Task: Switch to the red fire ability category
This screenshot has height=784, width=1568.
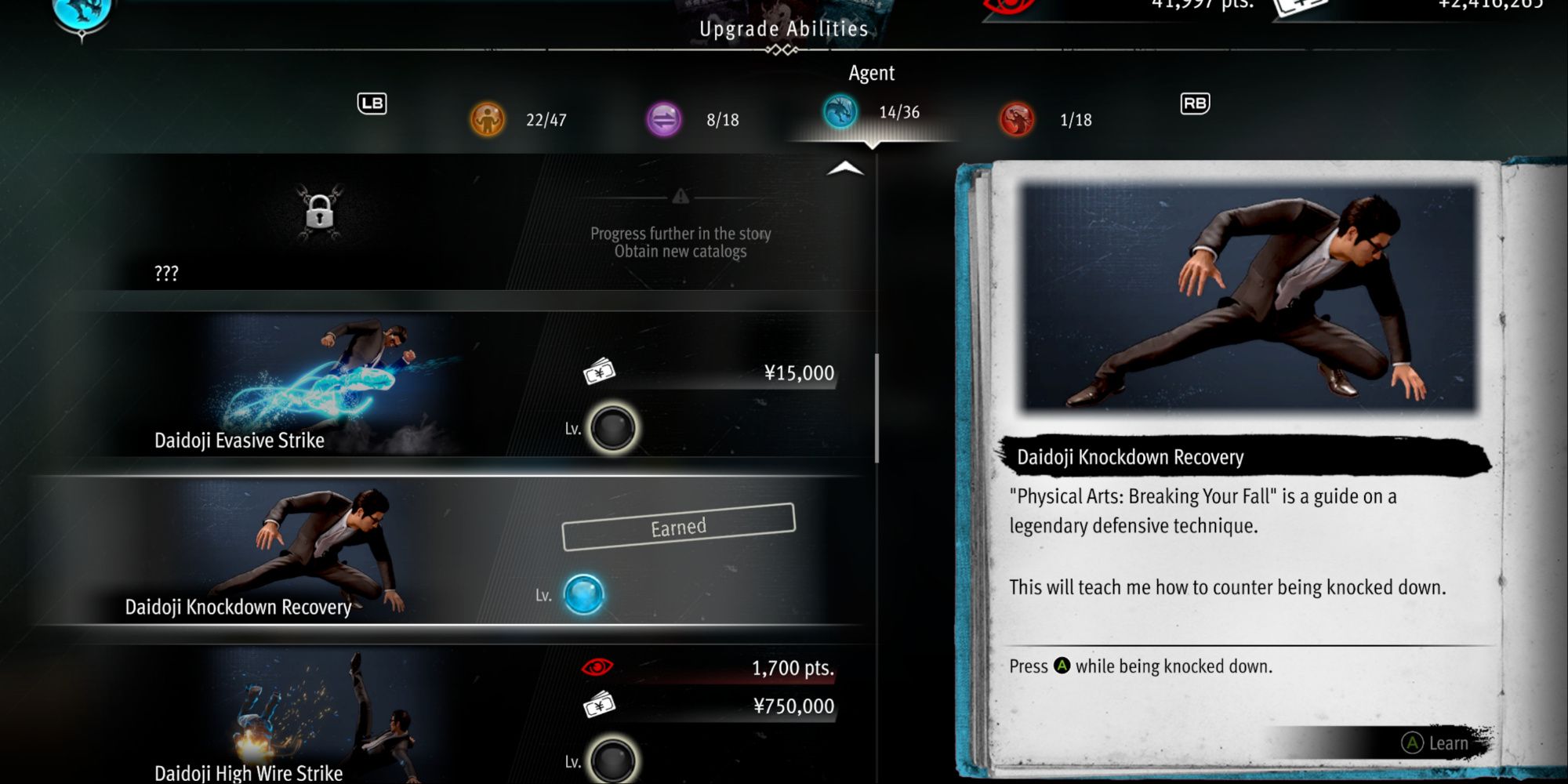Action: click(x=1017, y=119)
